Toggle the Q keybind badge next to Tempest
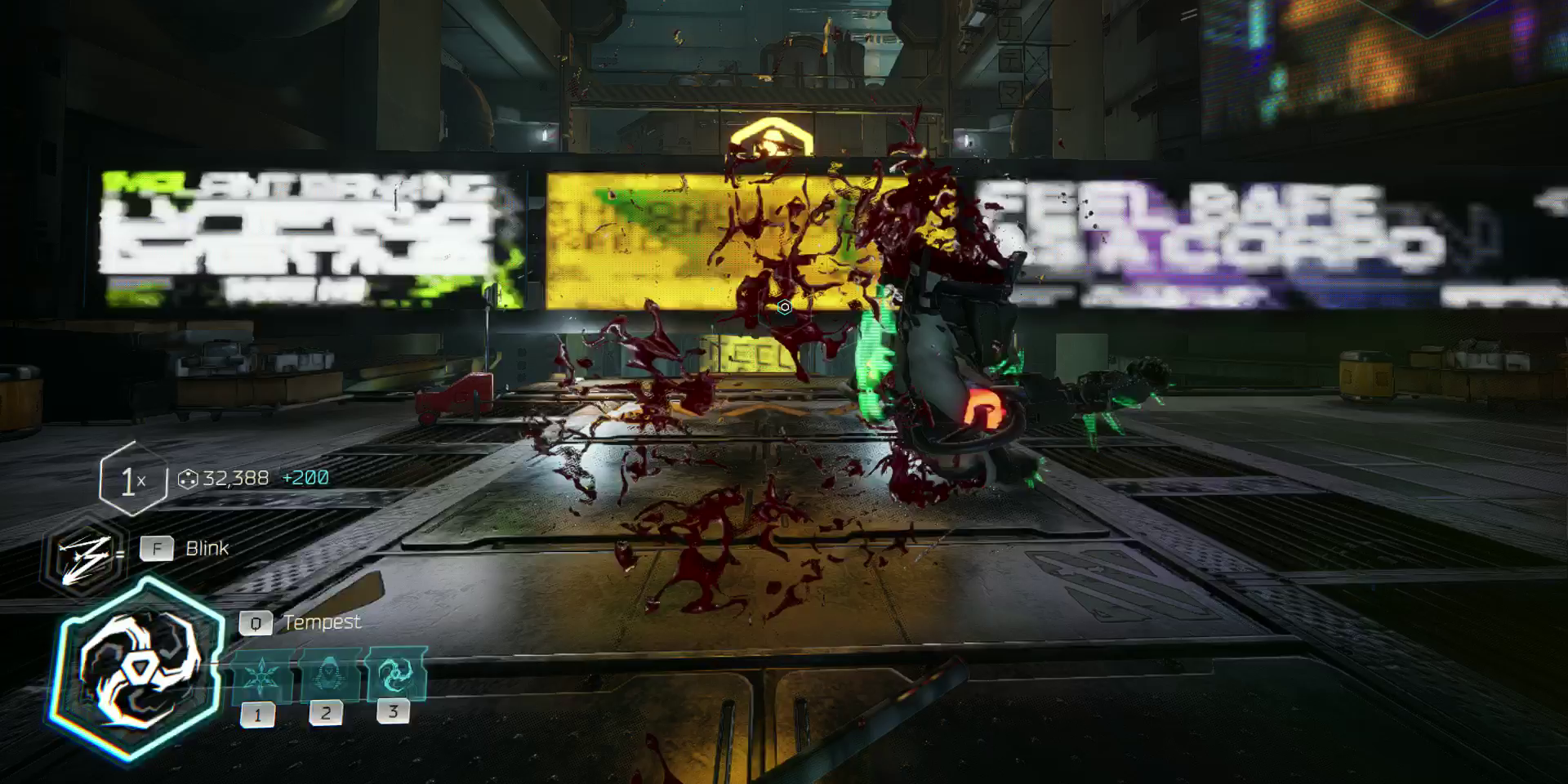1568x784 pixels. tap(256, 622)
